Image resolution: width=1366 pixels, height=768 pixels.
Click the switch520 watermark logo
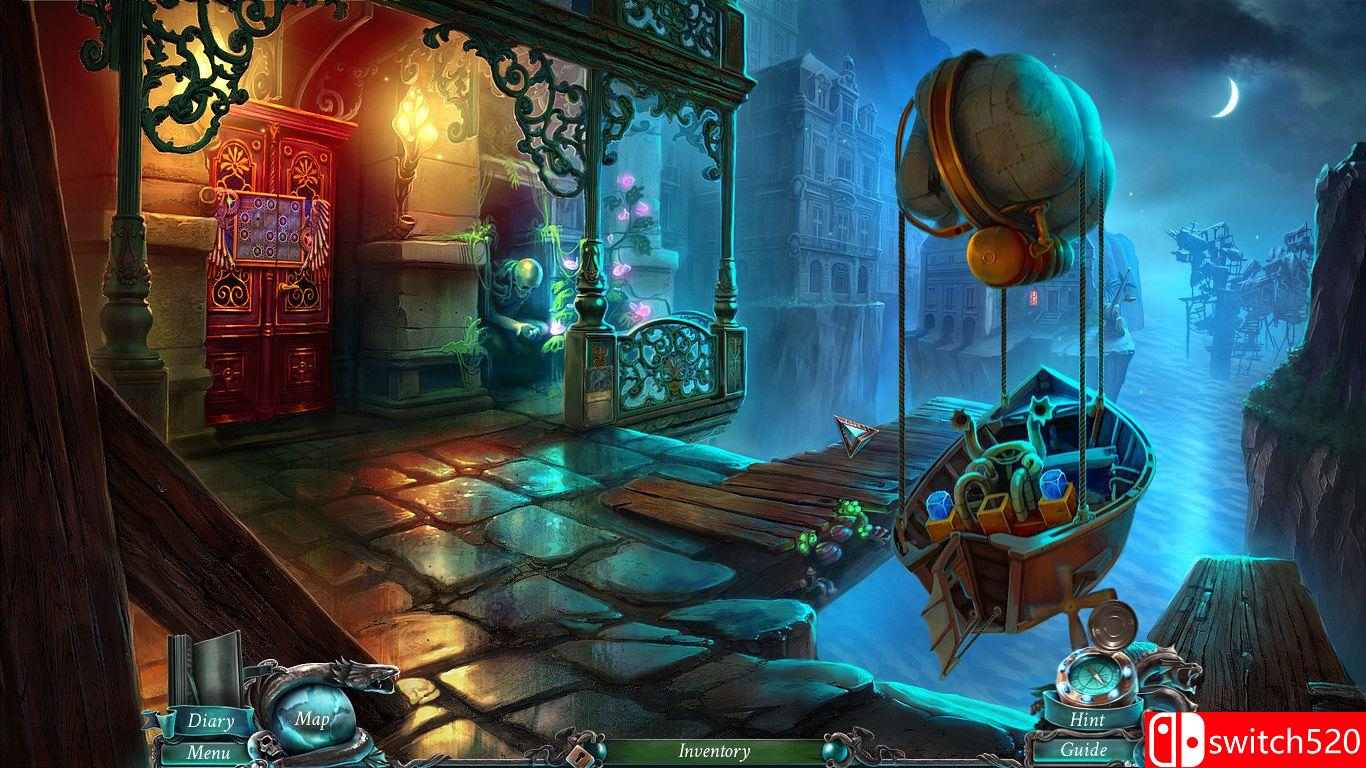coord(1258,738)
